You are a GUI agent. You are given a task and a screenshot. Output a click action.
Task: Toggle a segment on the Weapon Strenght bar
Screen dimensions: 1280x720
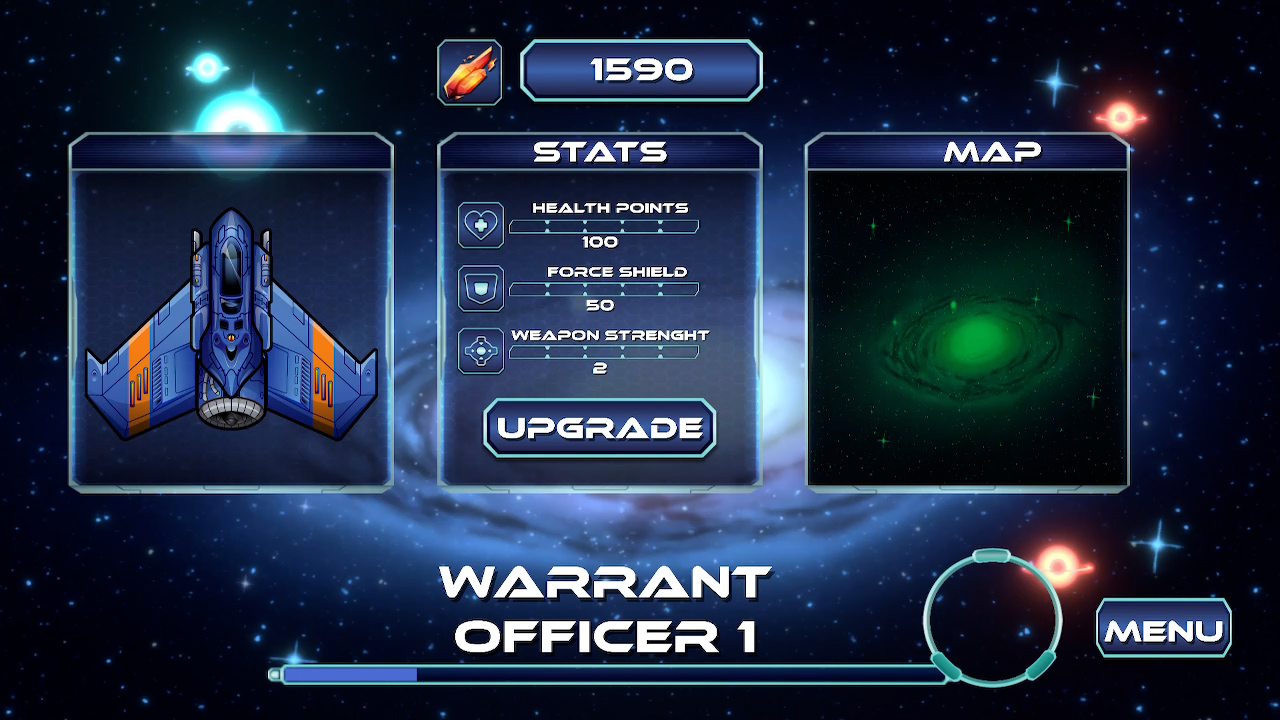pos(604,352)
